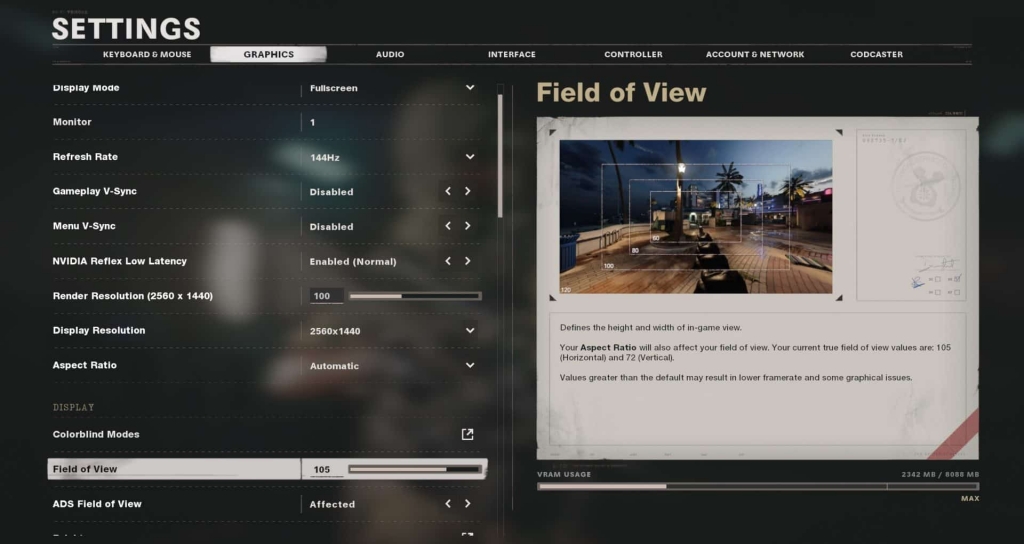Open the Colorblind Modes submenu
Viewport: 1024px width, 544px height.
(x=467, y=434)
